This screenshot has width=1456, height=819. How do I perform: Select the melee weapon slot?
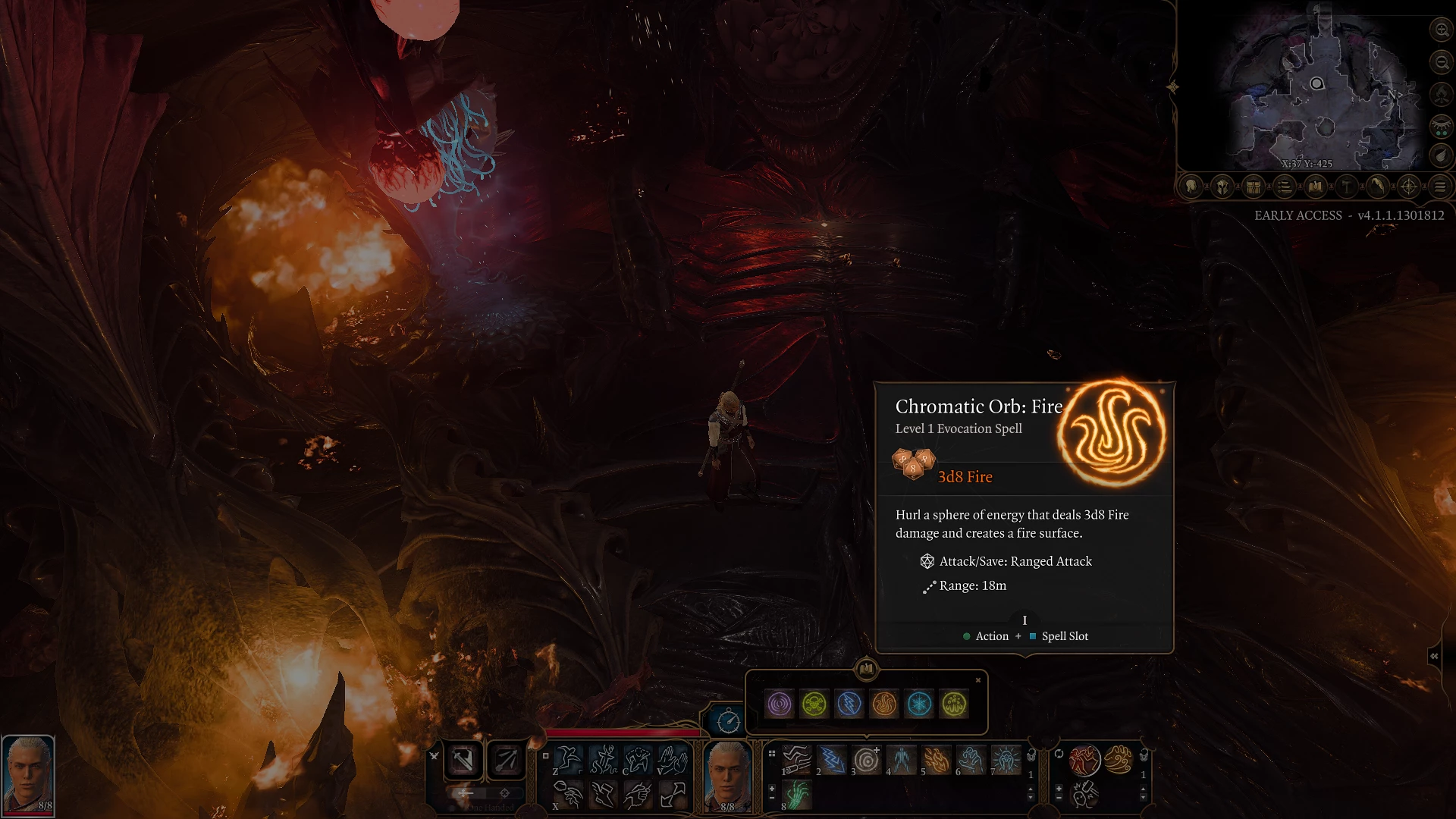click(x=463, y=760)
